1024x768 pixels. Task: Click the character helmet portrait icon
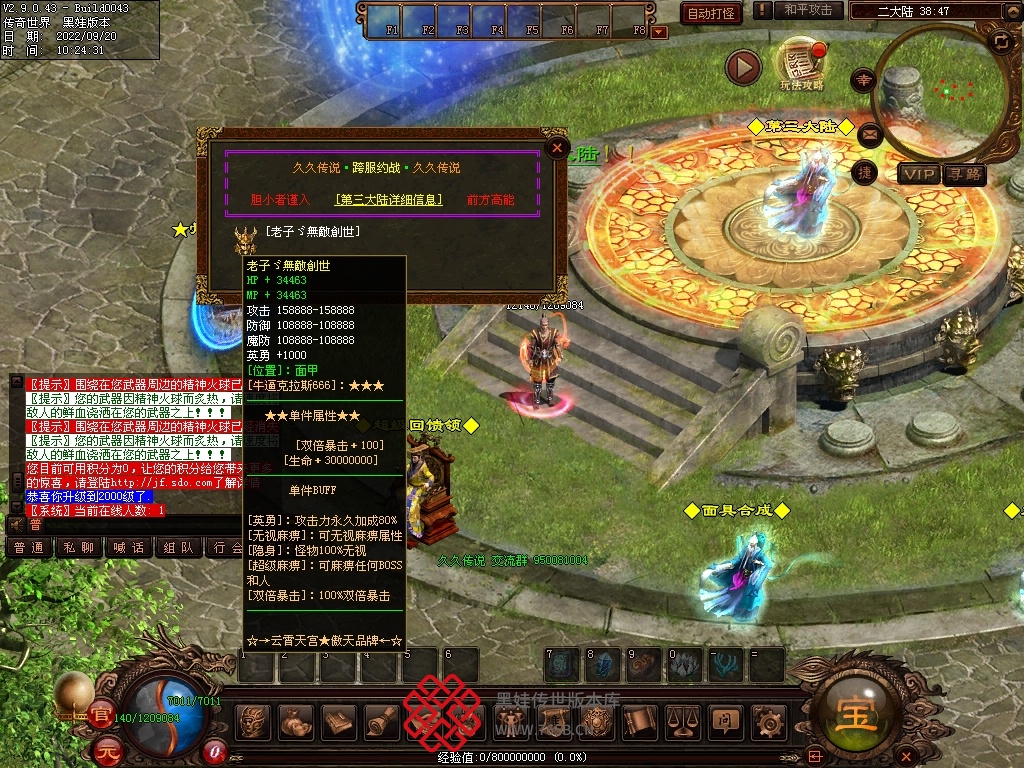tap(251, 721)
